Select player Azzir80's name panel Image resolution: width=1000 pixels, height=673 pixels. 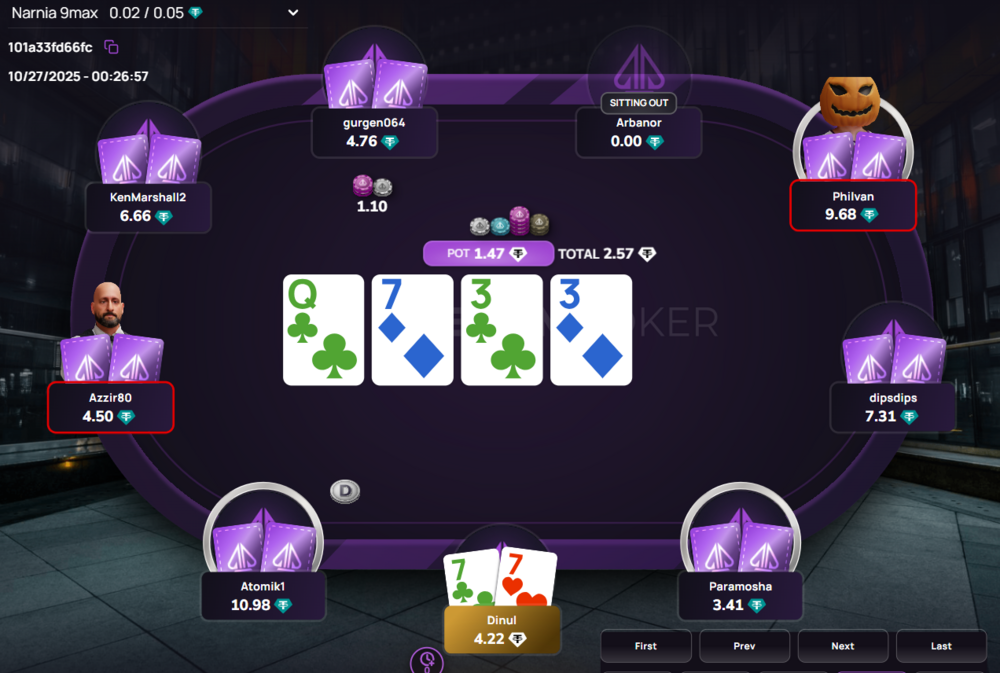click(x=110, y=408)
